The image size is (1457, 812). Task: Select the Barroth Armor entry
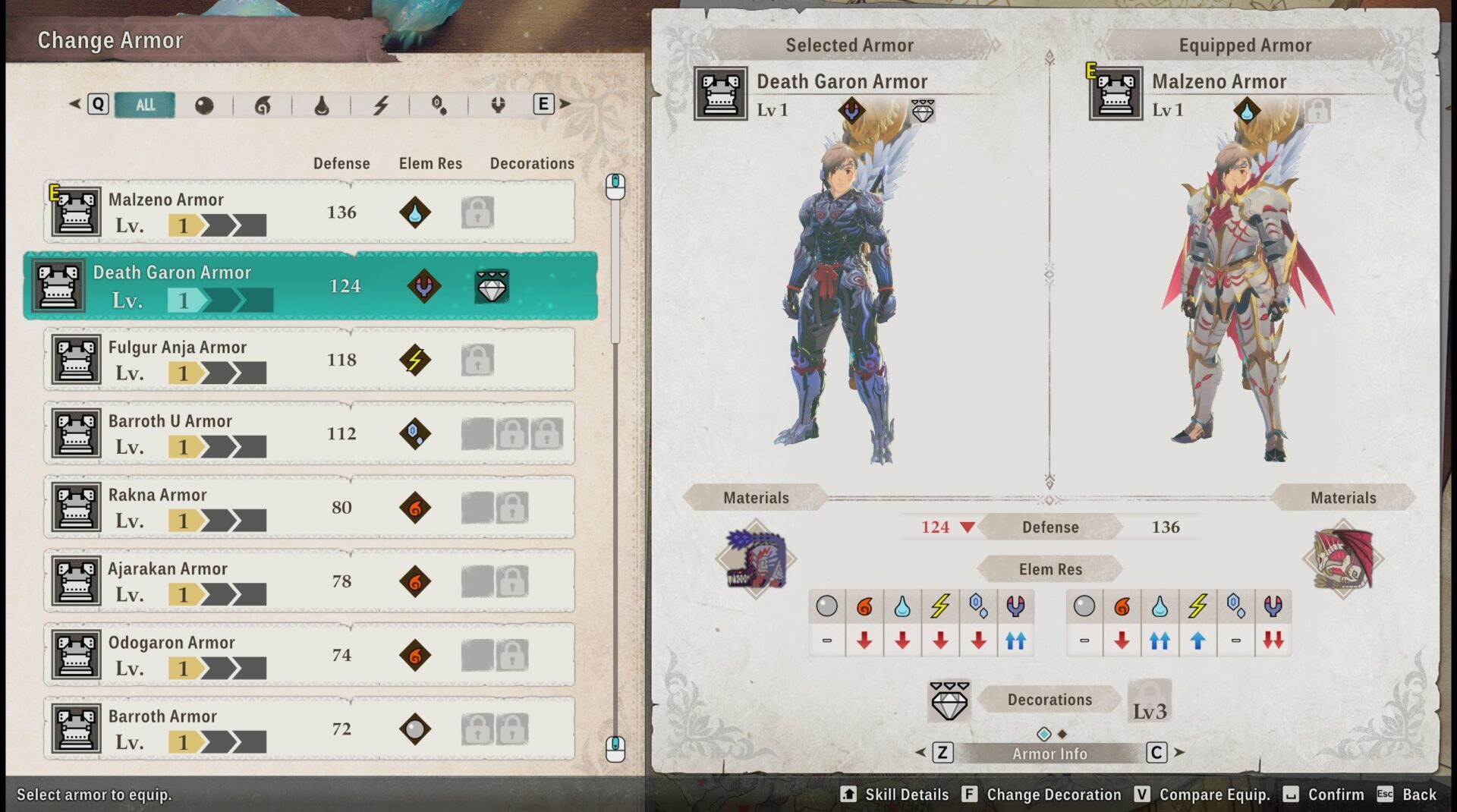309,729
